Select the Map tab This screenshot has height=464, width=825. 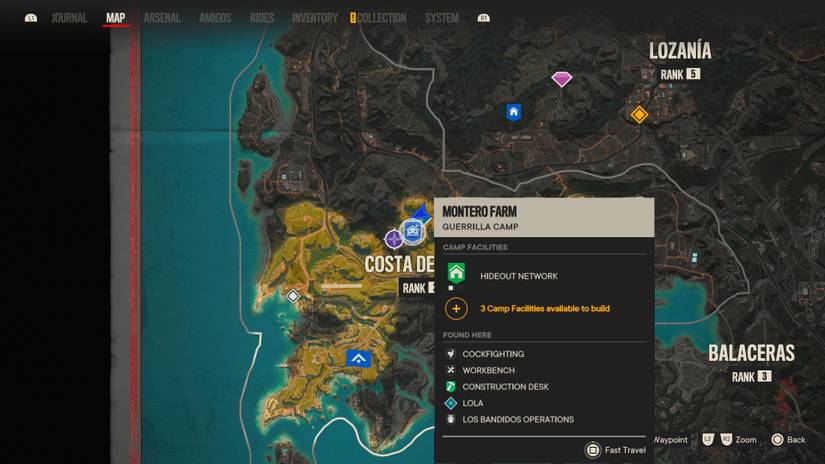(x=116, y=18)
